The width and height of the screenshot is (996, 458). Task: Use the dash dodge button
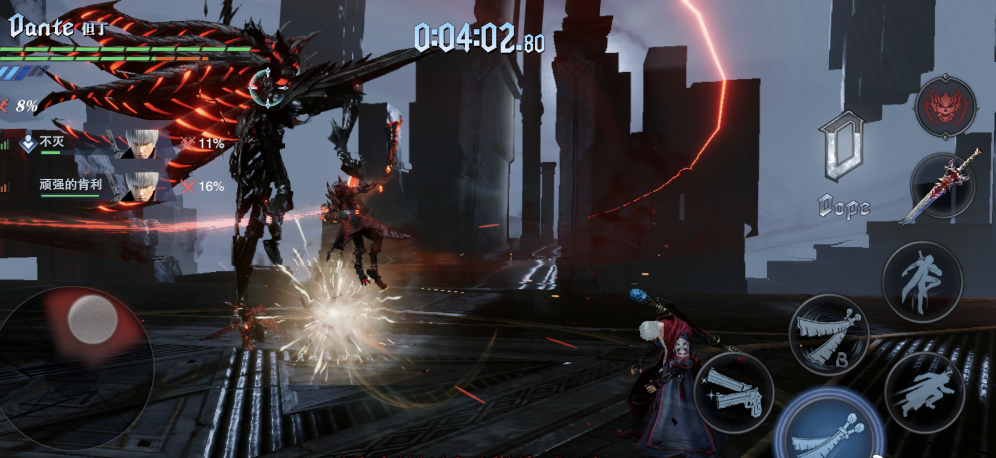[x=923, y=391]
